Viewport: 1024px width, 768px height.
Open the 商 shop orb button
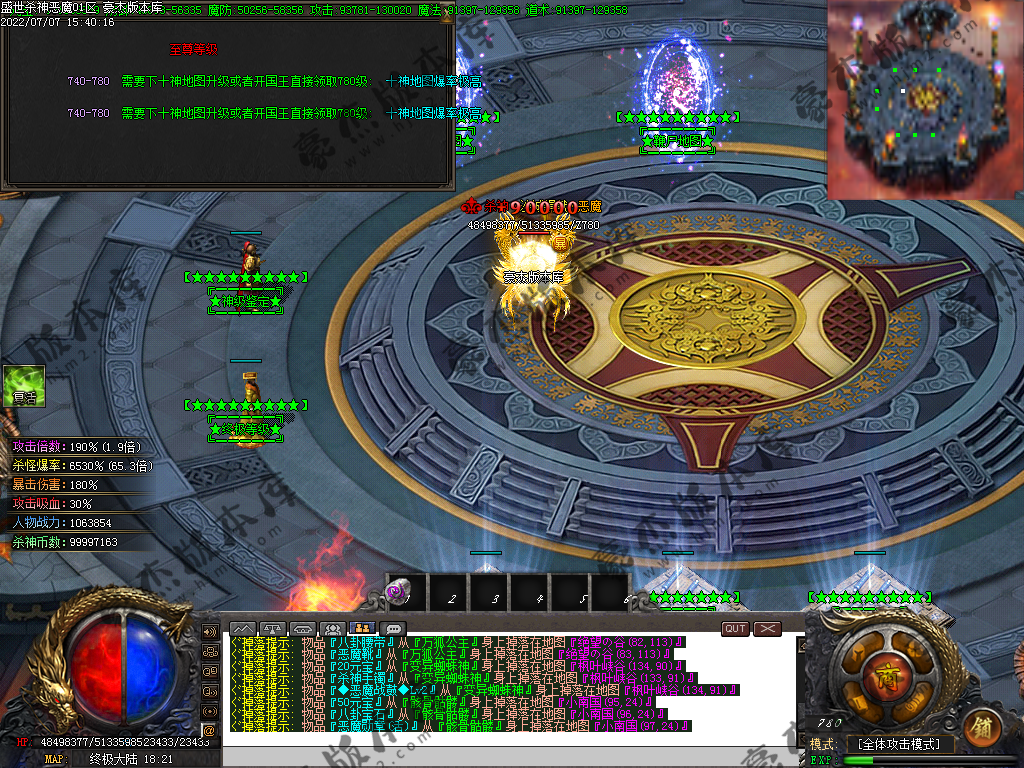coord(886,677)
